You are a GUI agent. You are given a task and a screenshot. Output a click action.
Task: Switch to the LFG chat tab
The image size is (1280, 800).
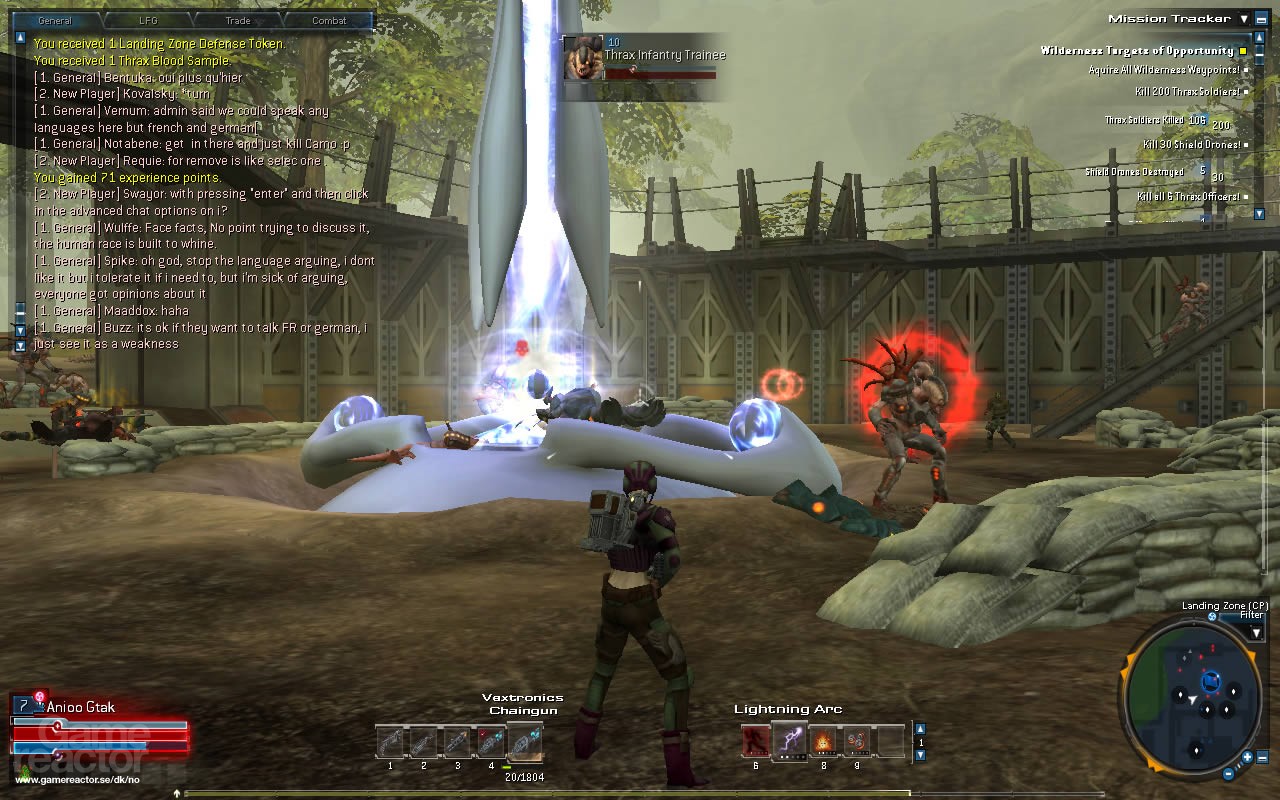pyautogui.click(x=145, y=20)
